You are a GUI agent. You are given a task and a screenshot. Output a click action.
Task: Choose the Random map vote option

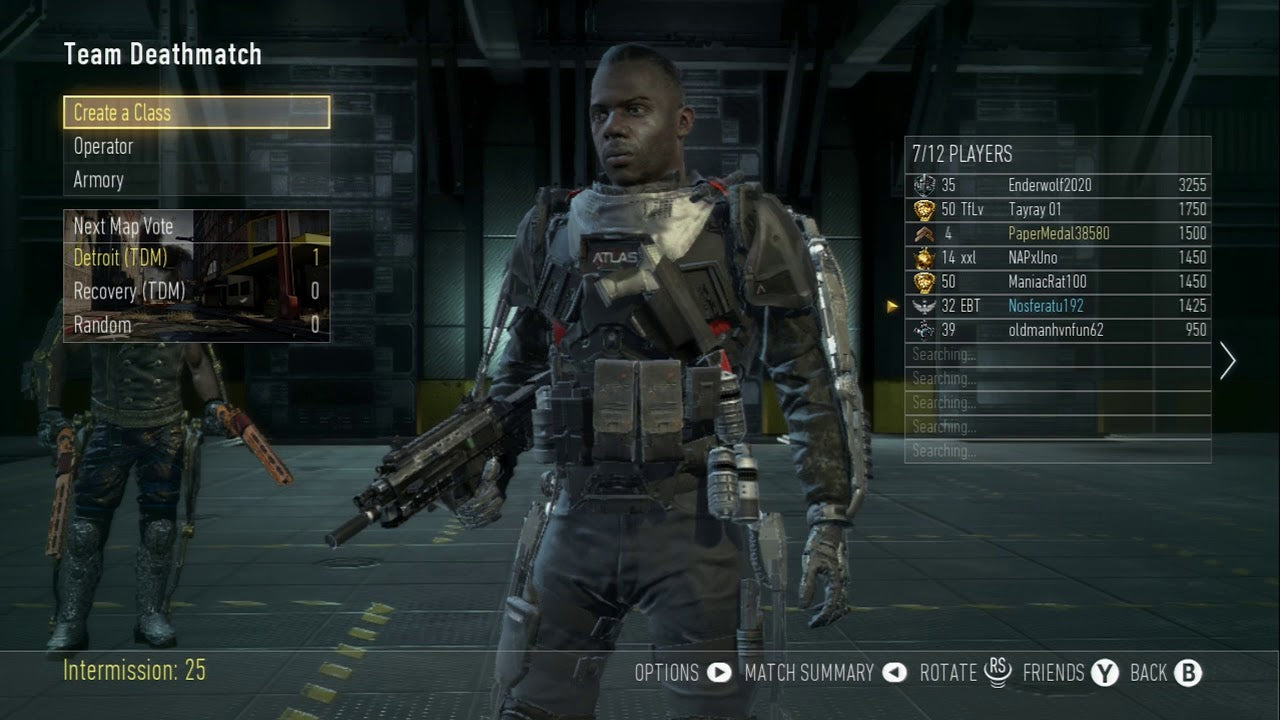[196, 325]
